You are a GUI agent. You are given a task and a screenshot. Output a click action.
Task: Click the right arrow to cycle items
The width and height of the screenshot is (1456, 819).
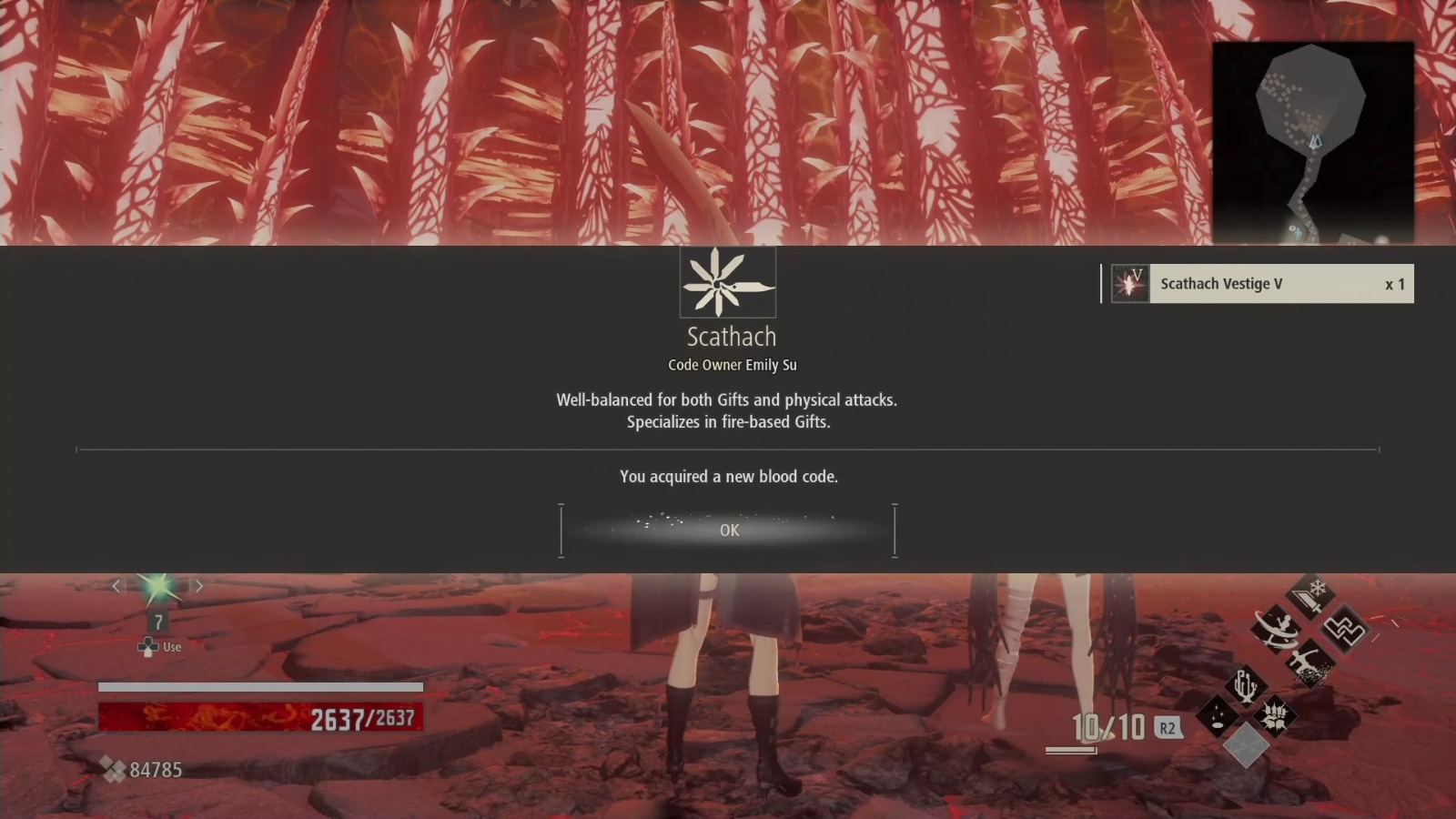pyautogui.click(x=198, y=586)
